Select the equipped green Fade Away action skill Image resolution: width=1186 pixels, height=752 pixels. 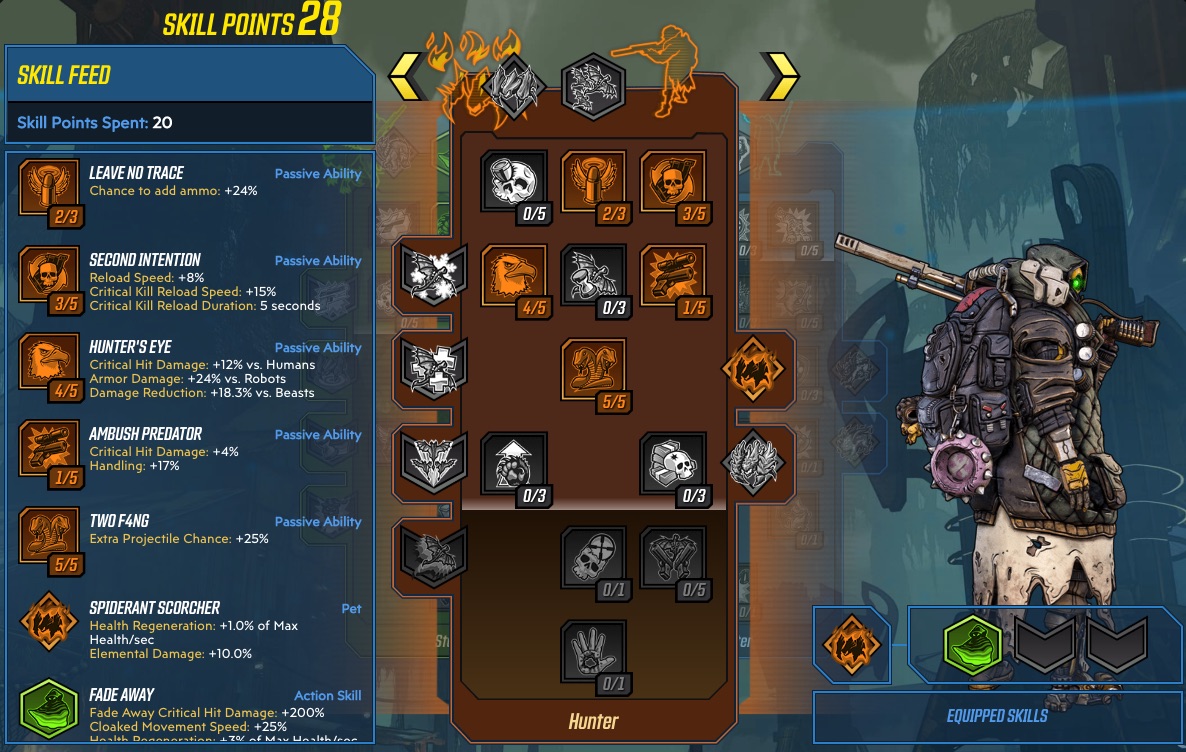[972, 644]
